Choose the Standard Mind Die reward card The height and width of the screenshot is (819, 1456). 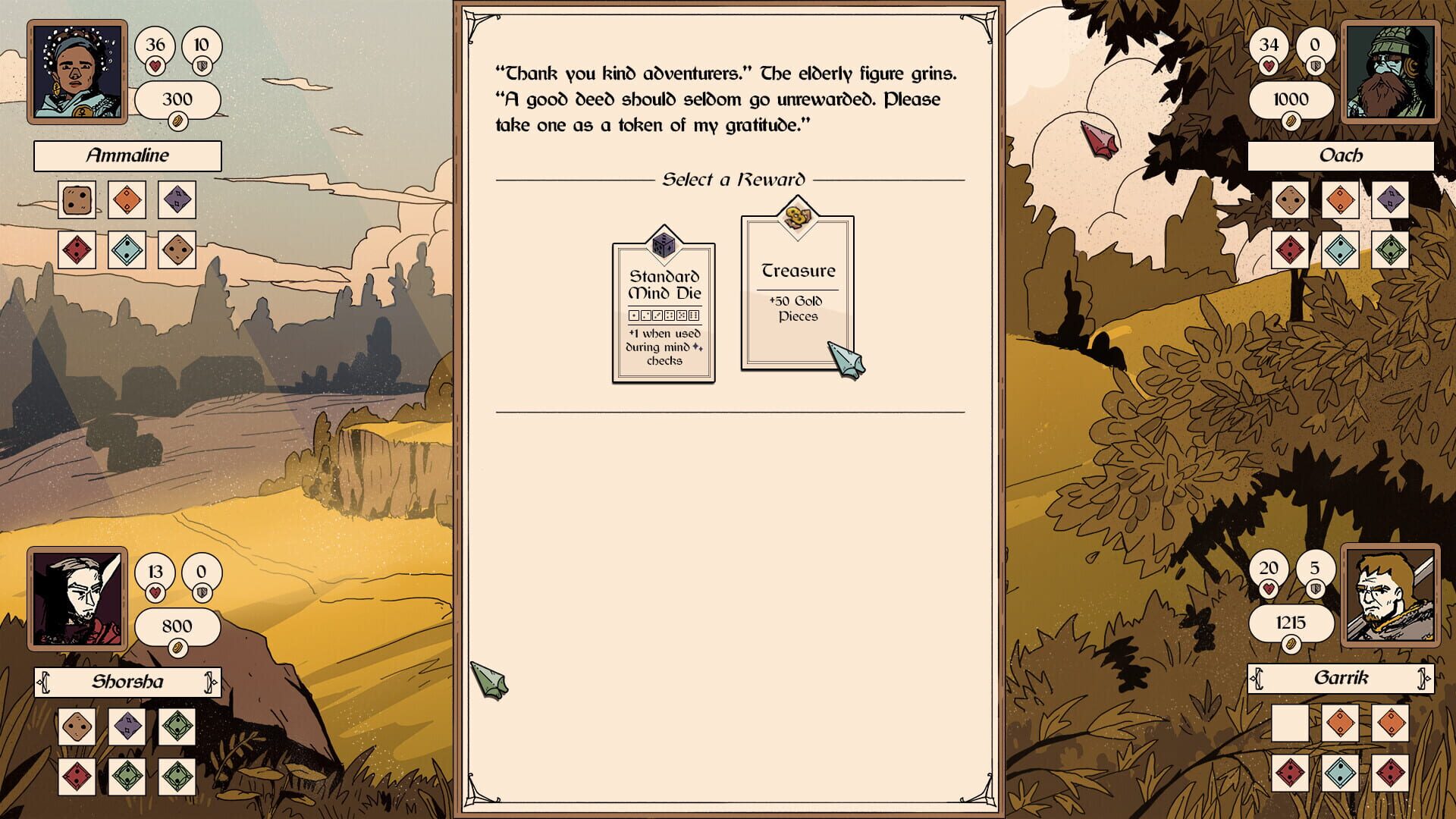(663, 311)
